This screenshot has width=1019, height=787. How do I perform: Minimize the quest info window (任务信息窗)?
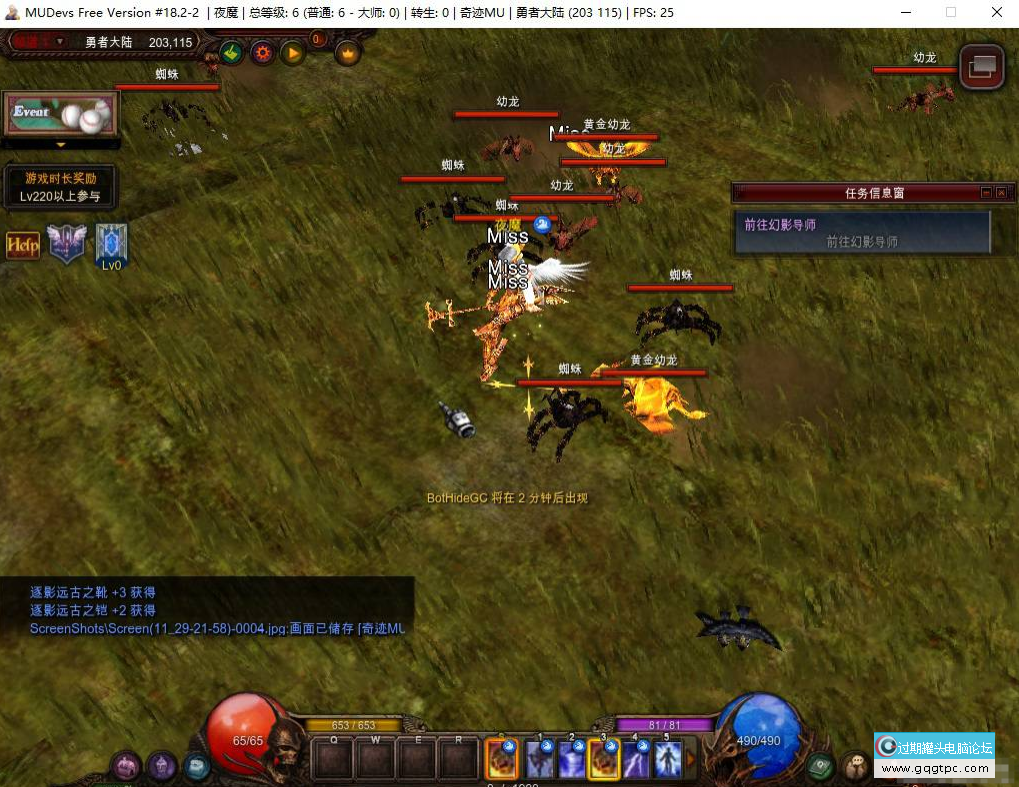pyautogui.click(x=986, y=193)
